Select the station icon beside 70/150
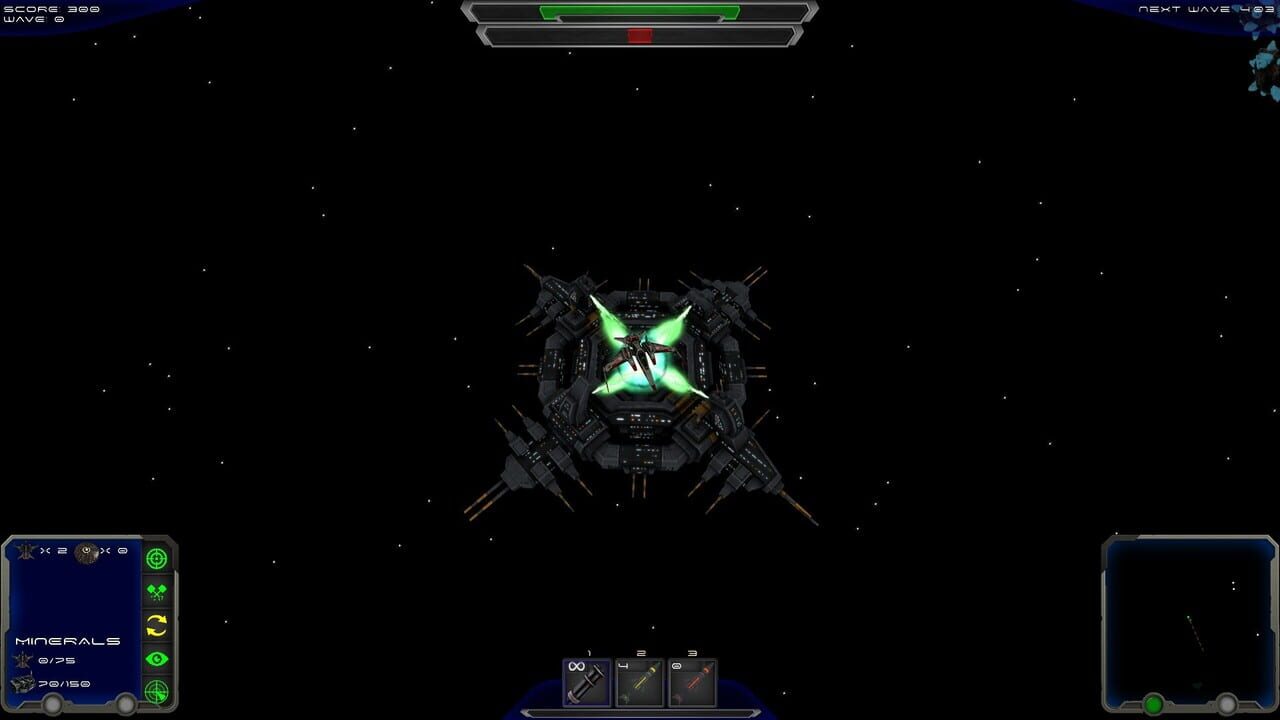 [21, 683]
